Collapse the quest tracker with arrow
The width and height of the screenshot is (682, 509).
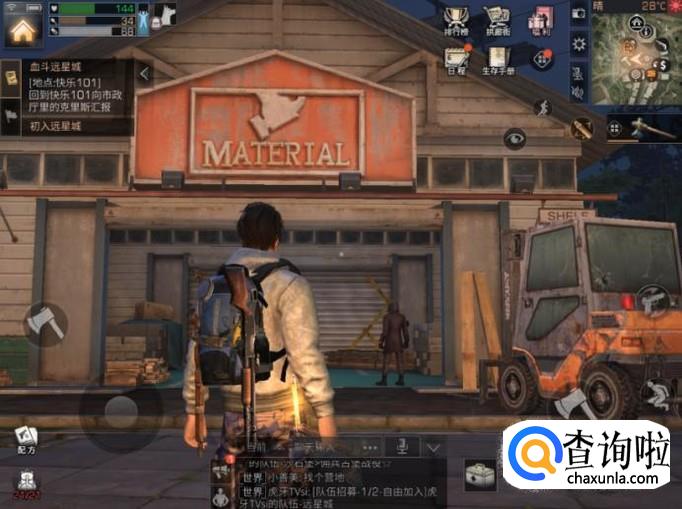(145, 73)
